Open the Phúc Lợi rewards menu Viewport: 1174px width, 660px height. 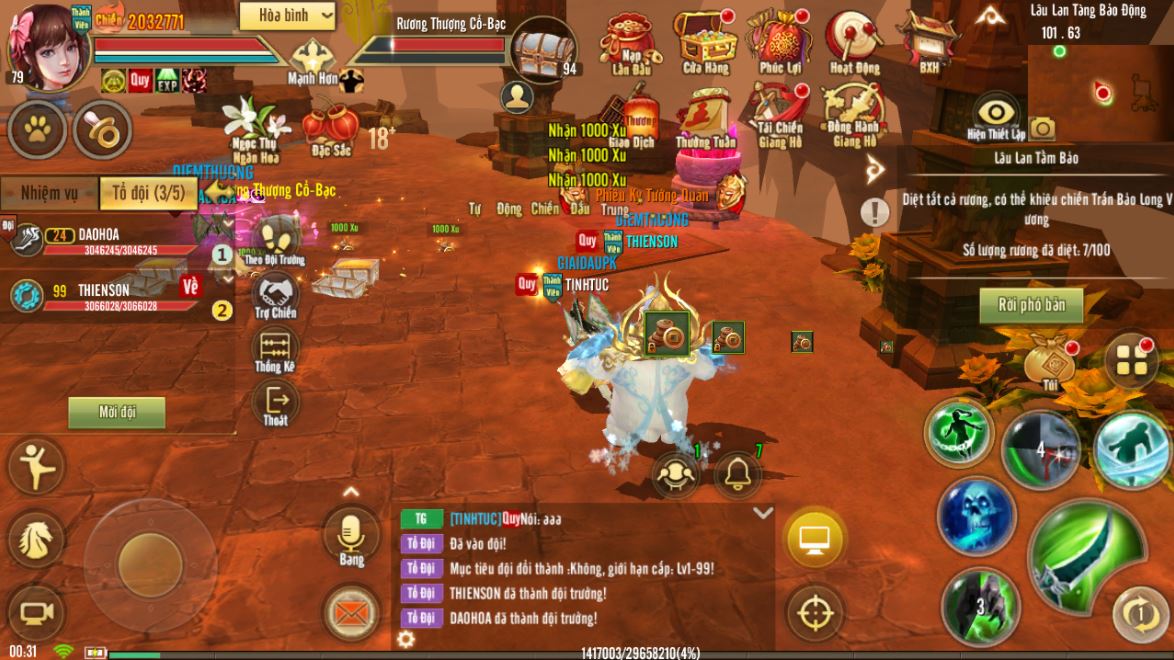click(x=779, y=40)
